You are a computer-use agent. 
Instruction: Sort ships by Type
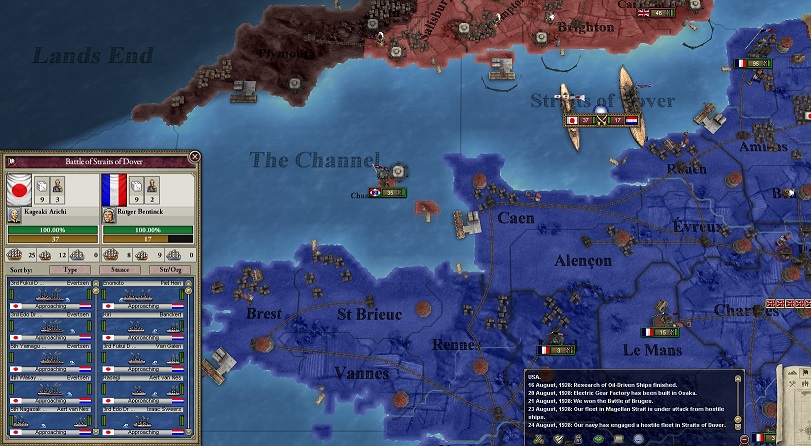70,270
